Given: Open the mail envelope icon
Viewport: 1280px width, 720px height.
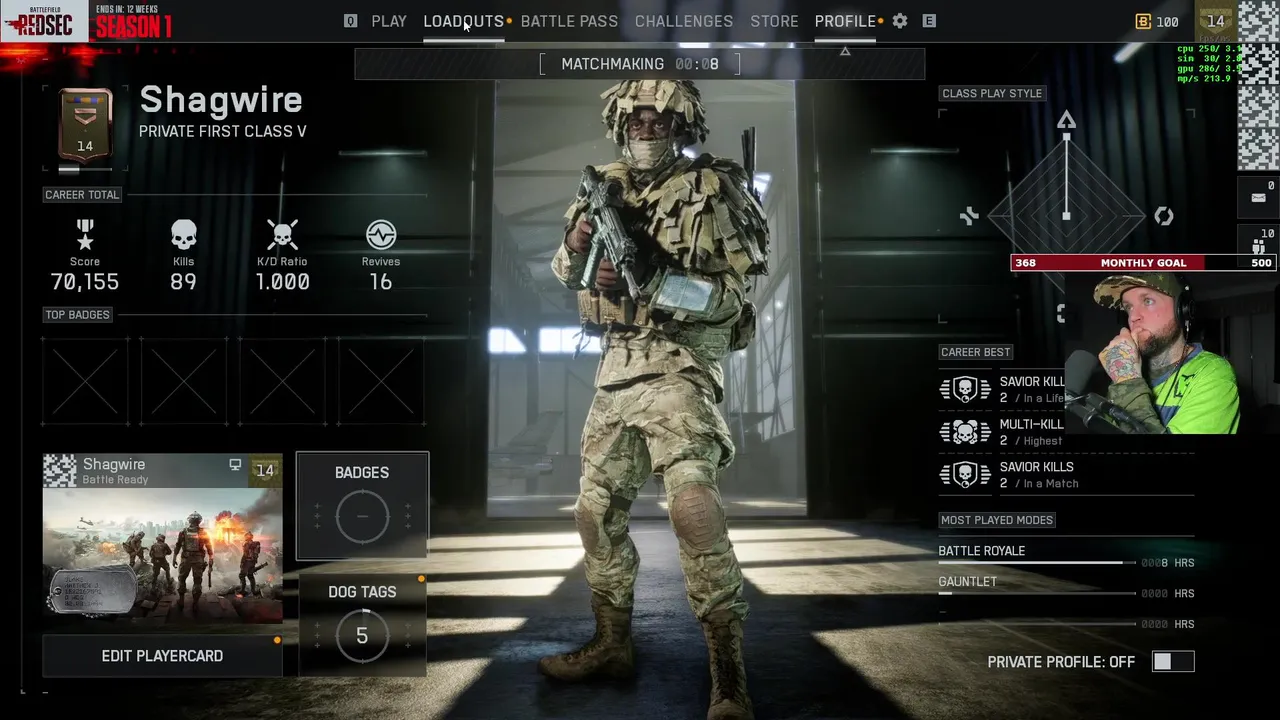Looking at the screenshot, I should click(x=1258, y=198).
